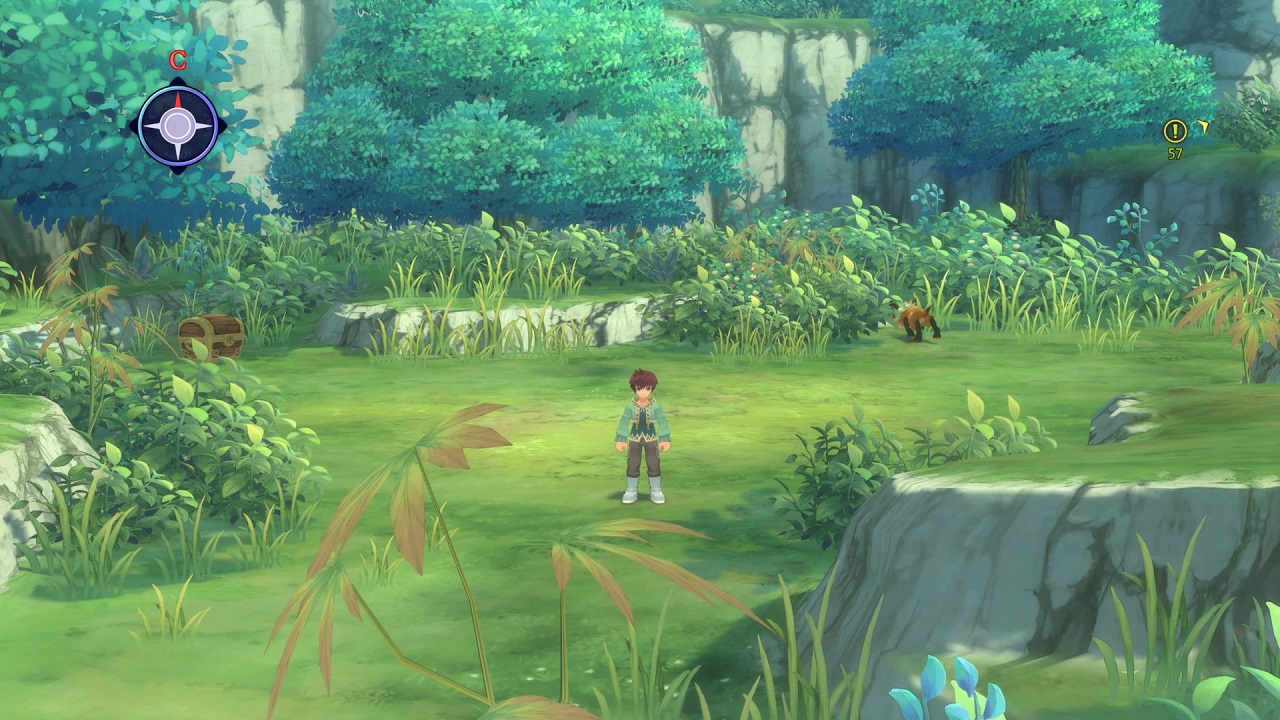Click the south pointer of the compass rose

(178, 152)
